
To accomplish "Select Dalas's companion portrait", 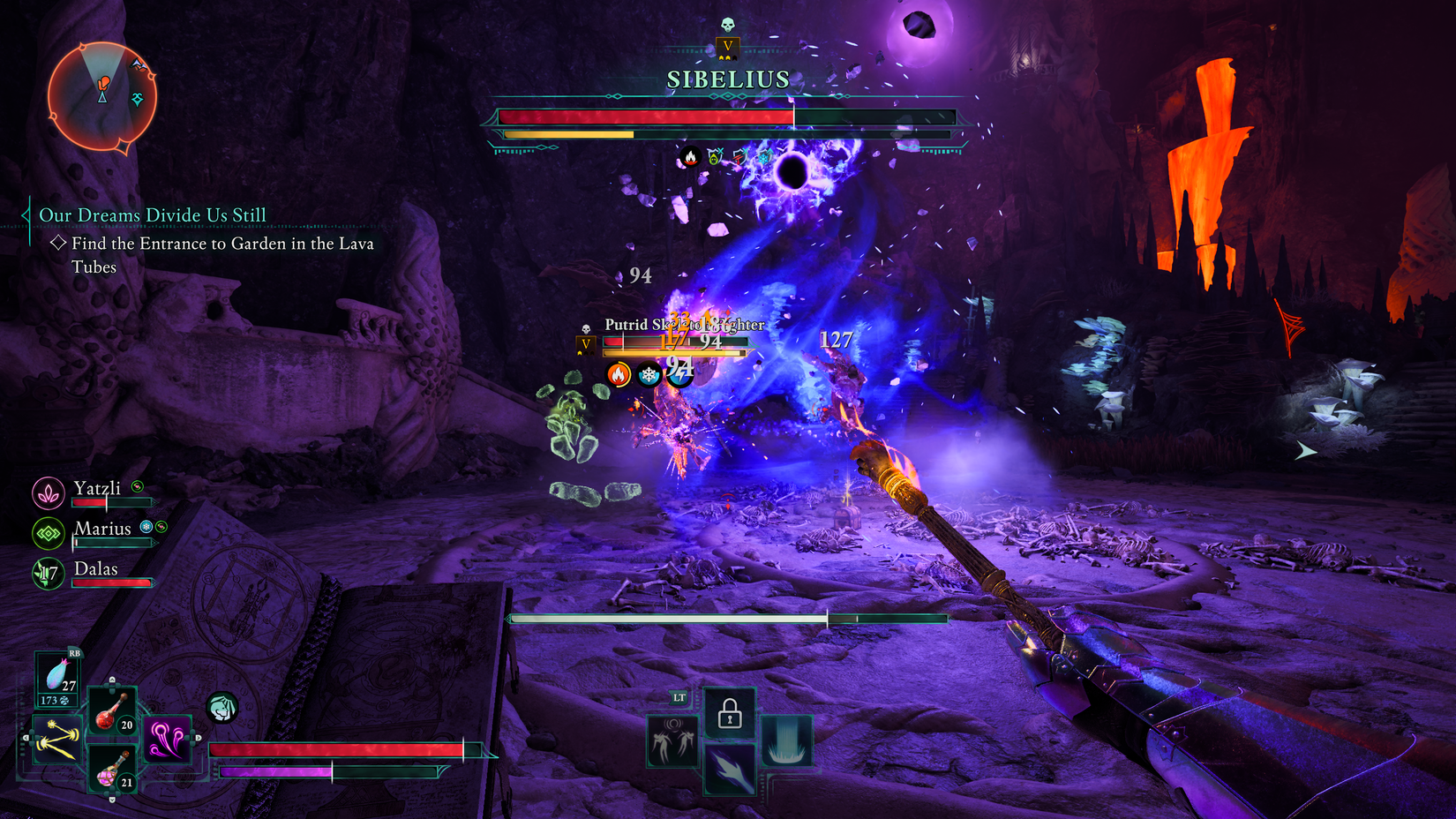I will 49,574.
